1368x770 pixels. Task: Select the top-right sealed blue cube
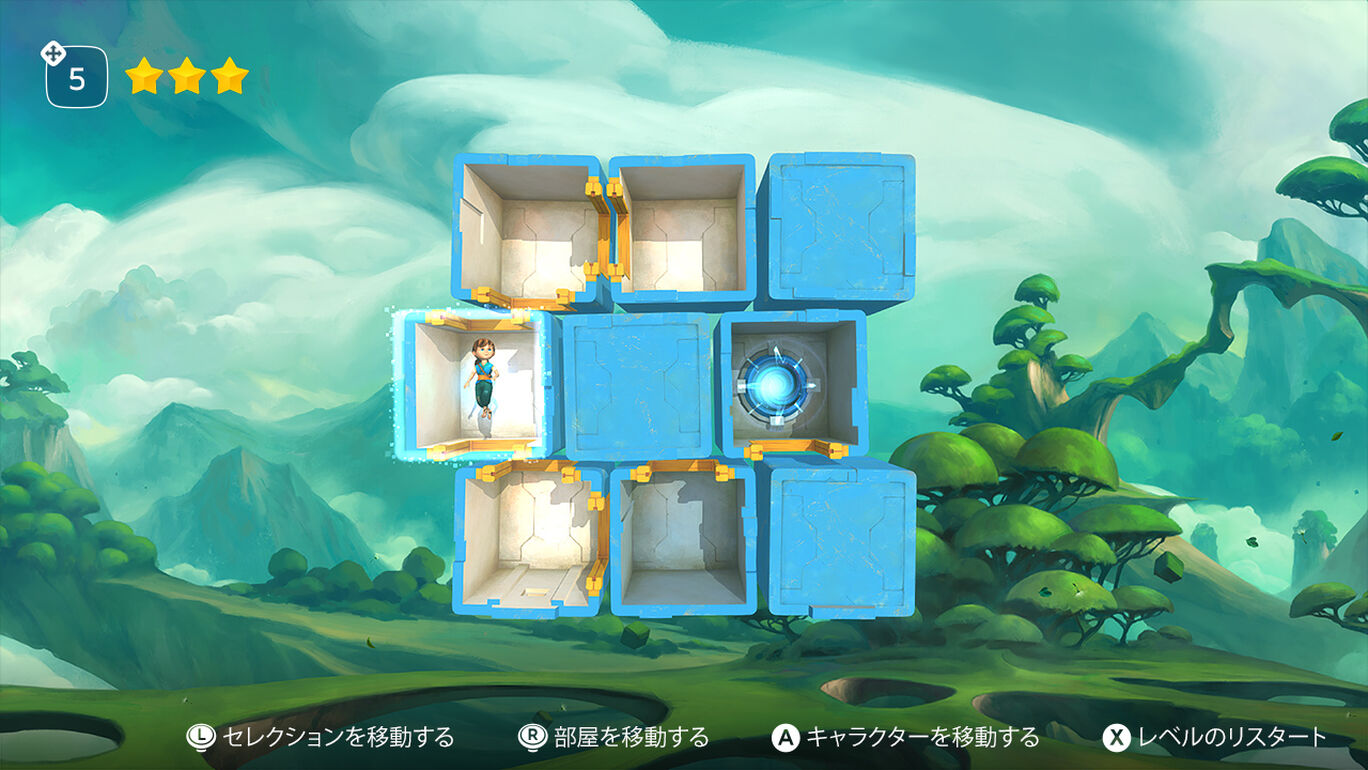point(840,225)
